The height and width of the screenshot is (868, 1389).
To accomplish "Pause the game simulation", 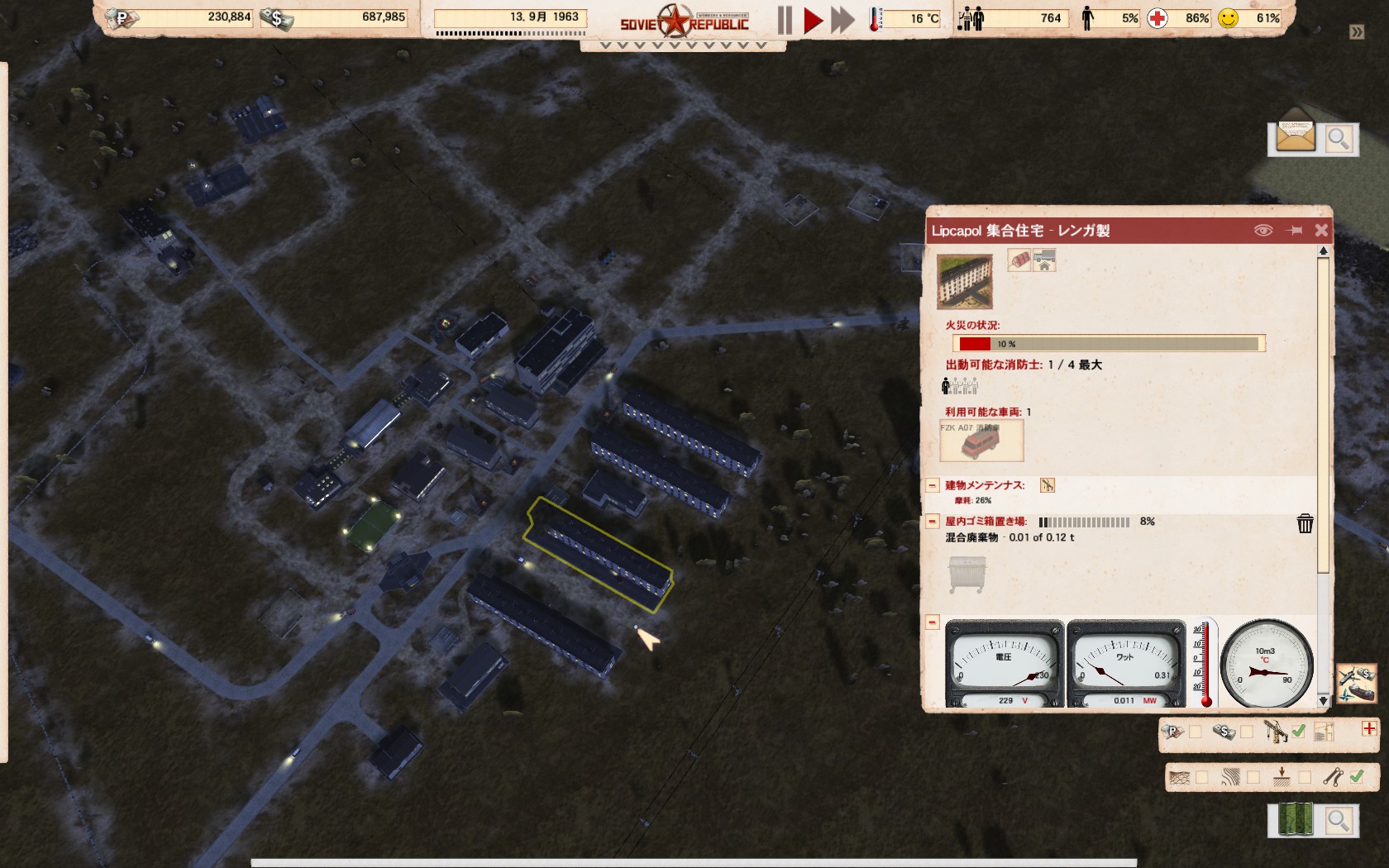I will pyautogui.click(x=784, y=20).
